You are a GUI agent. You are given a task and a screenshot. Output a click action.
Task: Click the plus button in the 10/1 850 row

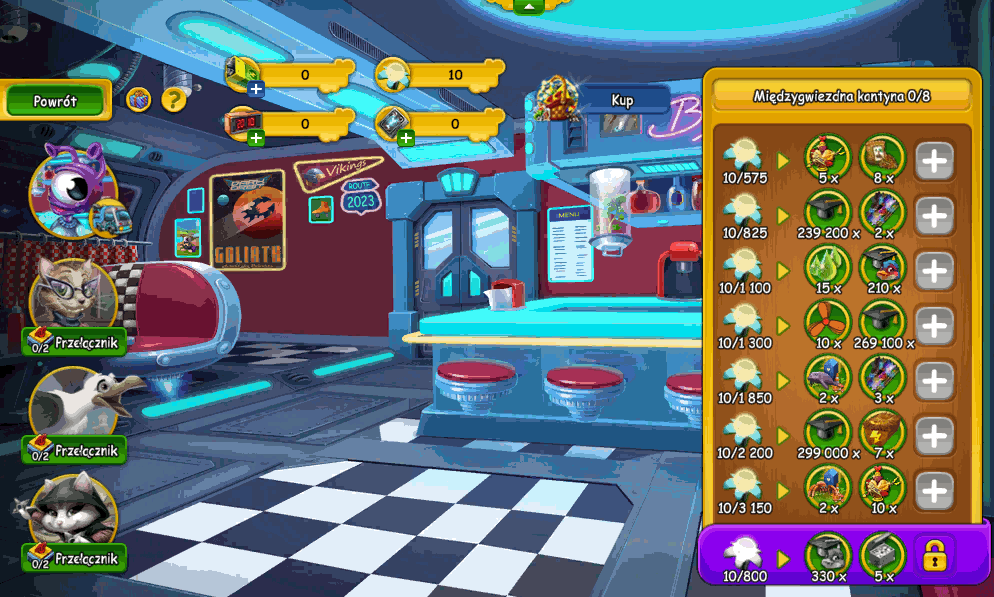click(934, 381)
